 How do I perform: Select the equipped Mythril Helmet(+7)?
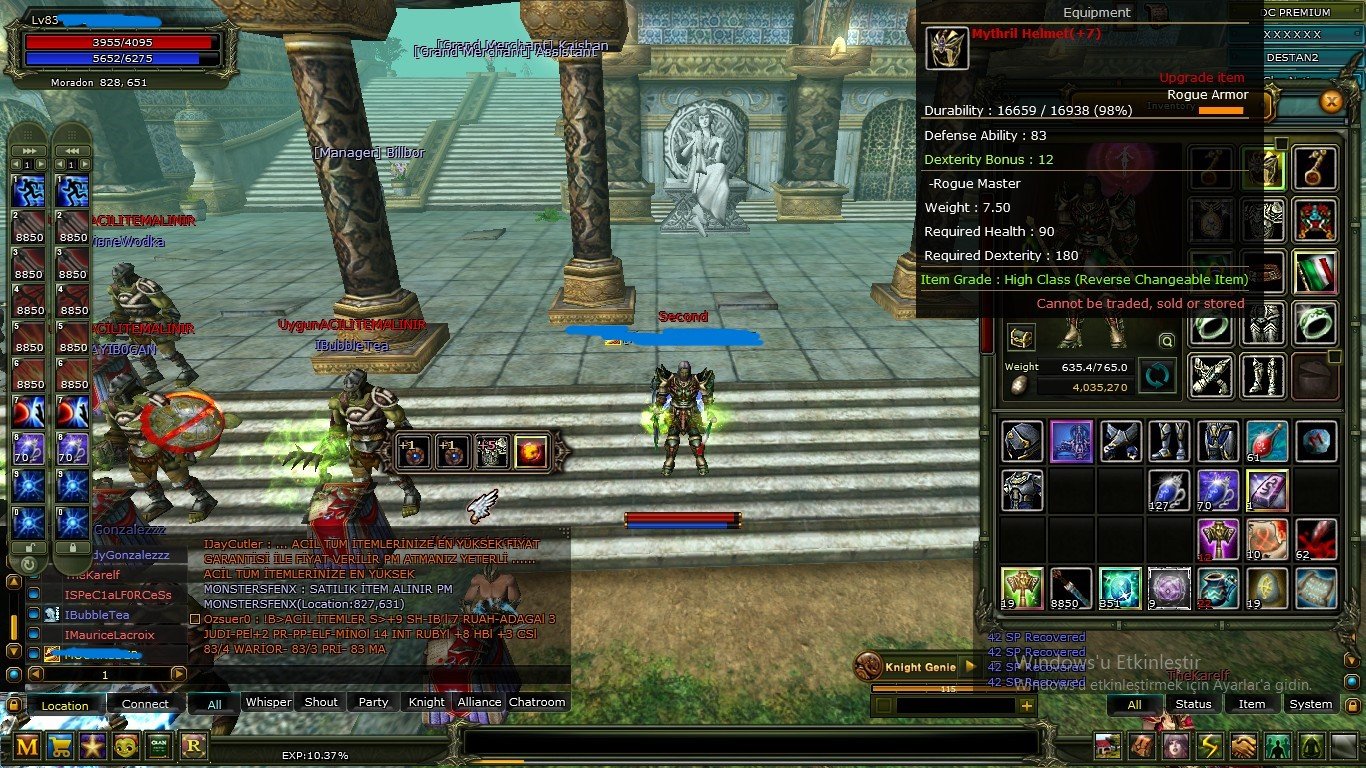[x=946, y=47]
